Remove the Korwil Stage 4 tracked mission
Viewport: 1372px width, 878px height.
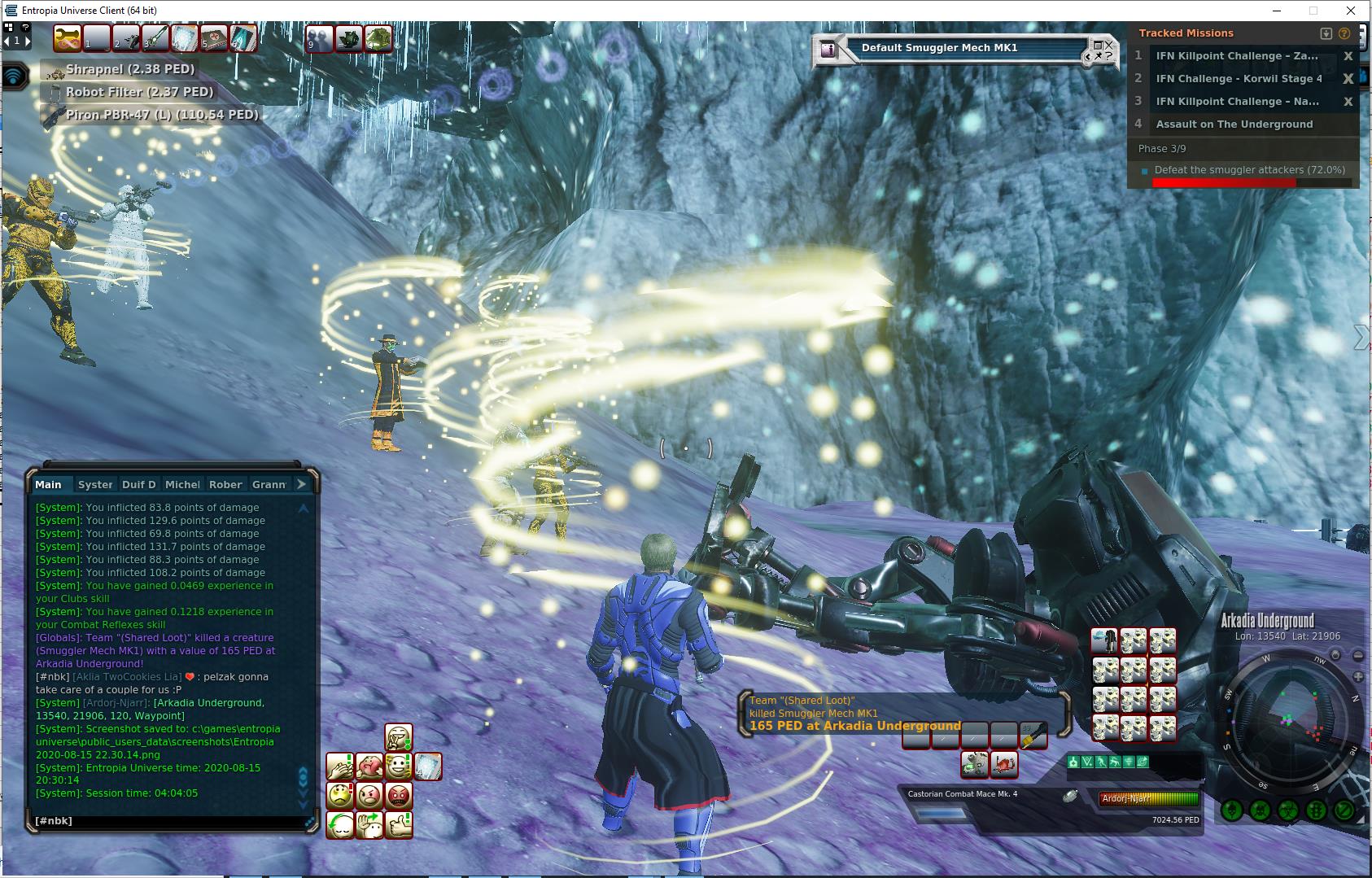point(1348,79)
